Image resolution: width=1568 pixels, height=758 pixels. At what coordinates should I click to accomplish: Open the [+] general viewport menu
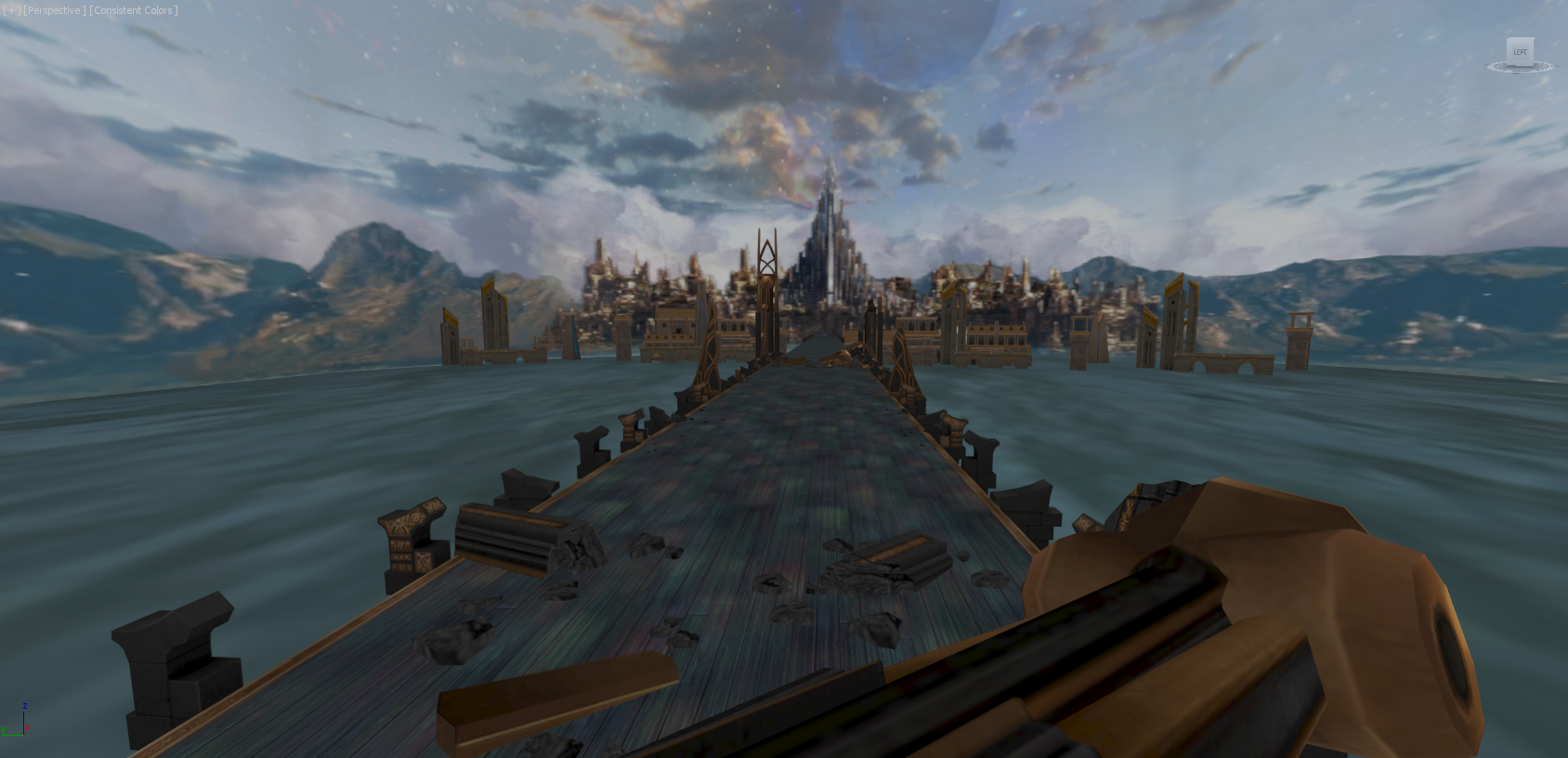[13, 10]
